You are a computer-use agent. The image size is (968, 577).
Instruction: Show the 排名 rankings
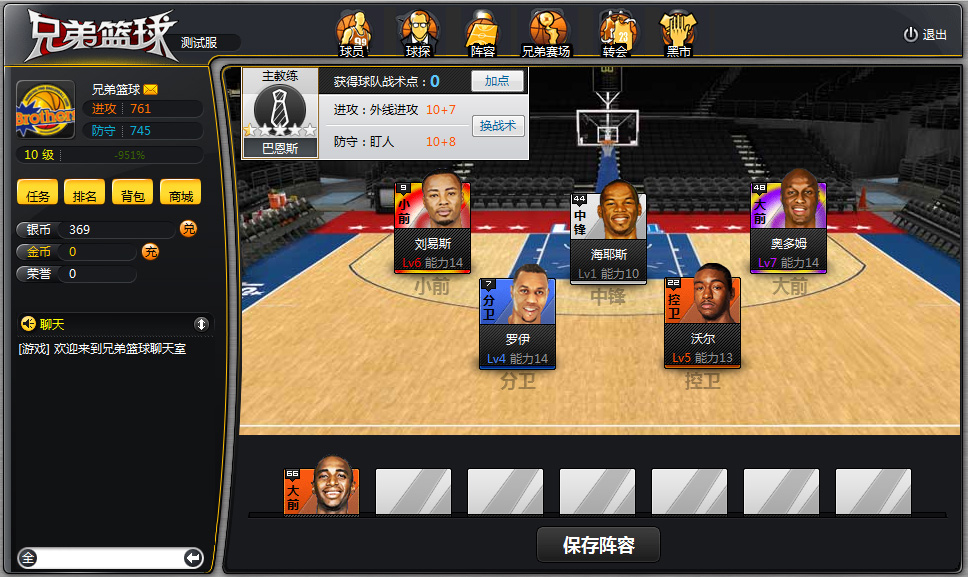[x=85, y=195]
